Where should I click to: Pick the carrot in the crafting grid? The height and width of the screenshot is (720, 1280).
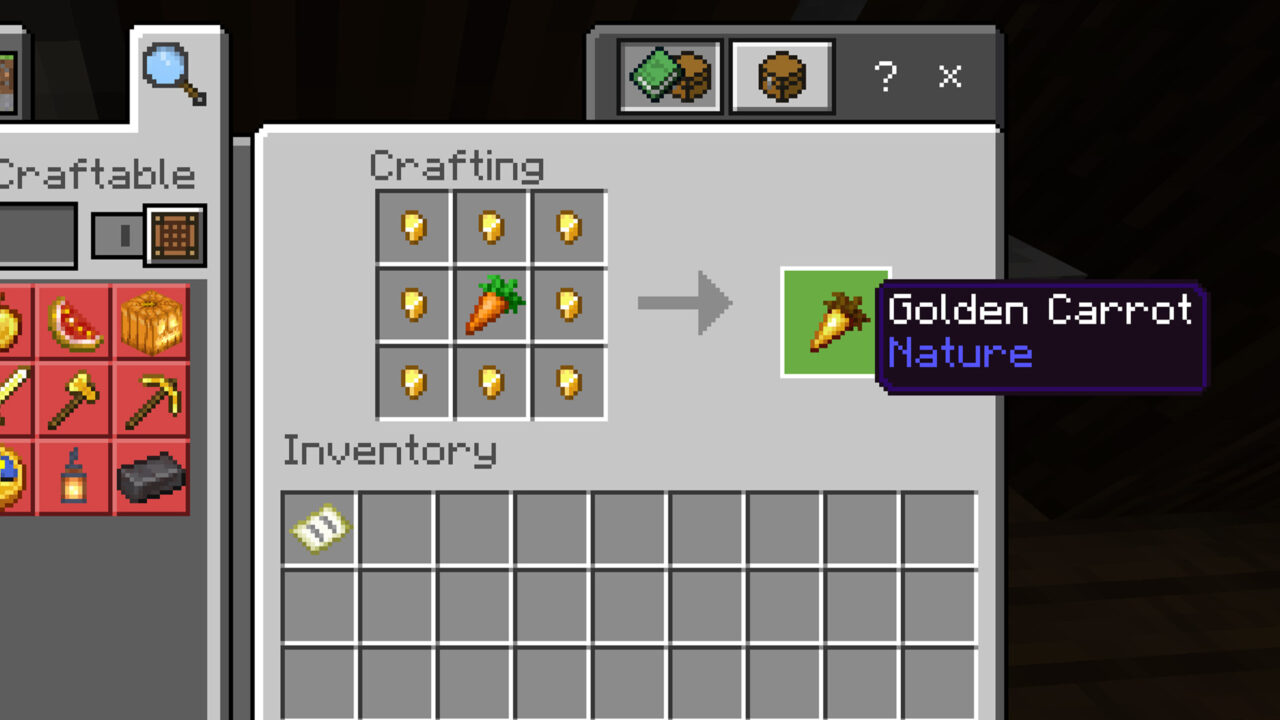[x=490, y=303]
